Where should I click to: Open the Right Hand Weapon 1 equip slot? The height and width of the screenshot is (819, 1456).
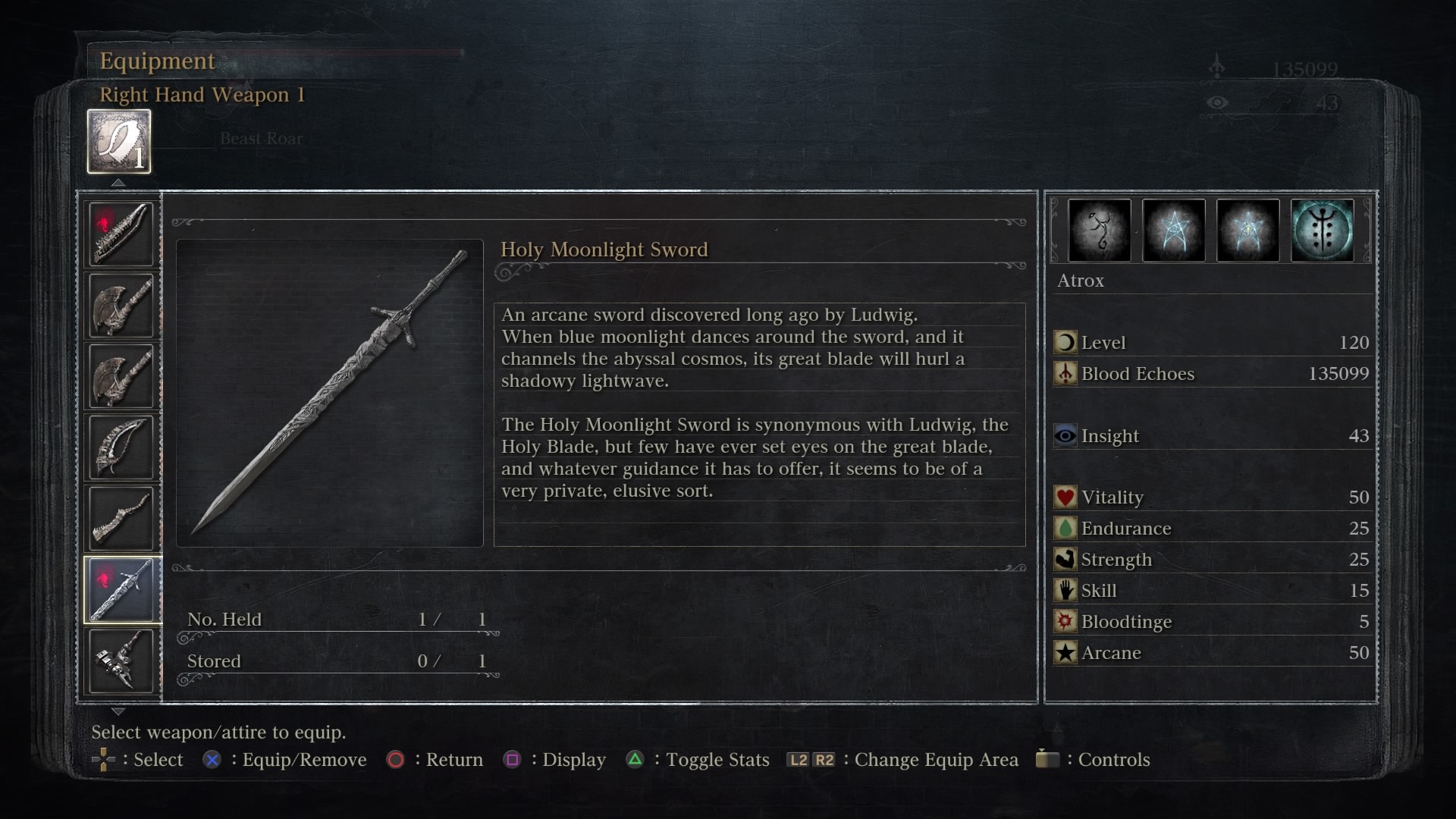(x=119, y=142)
